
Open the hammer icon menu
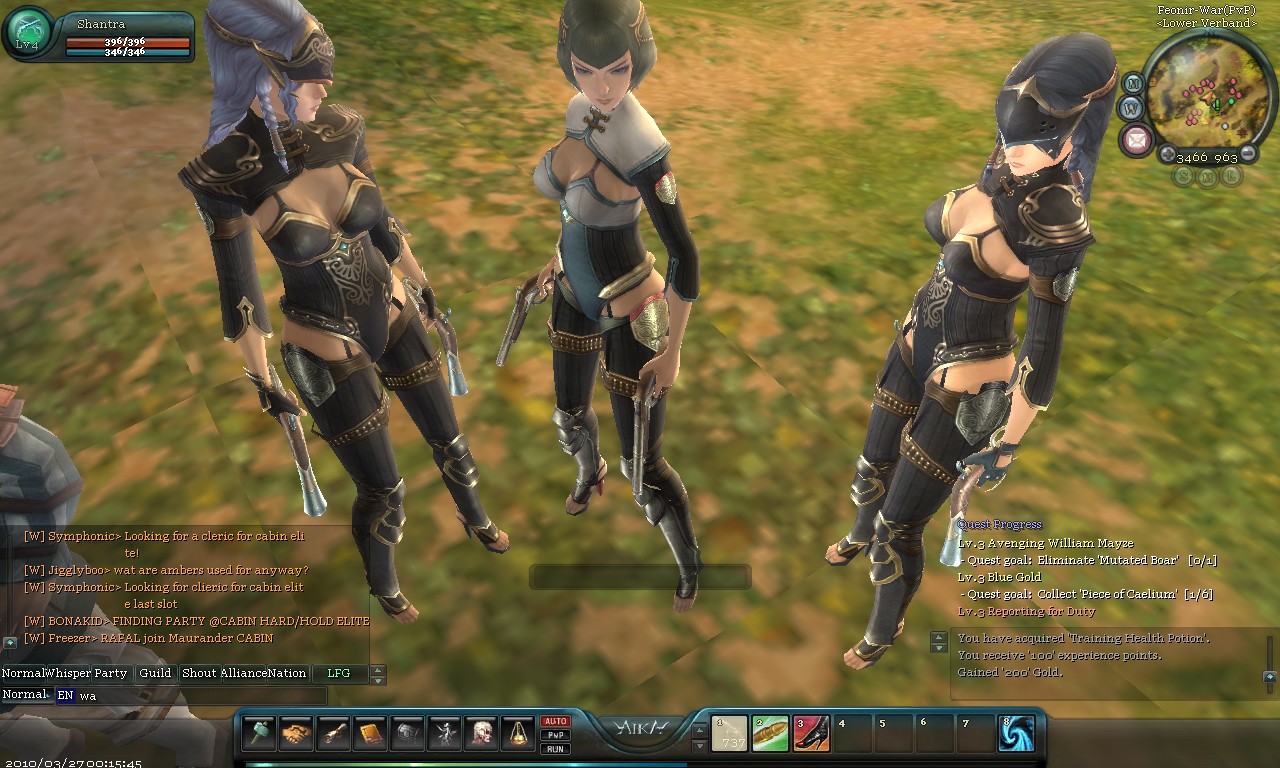tap(259, 733)
